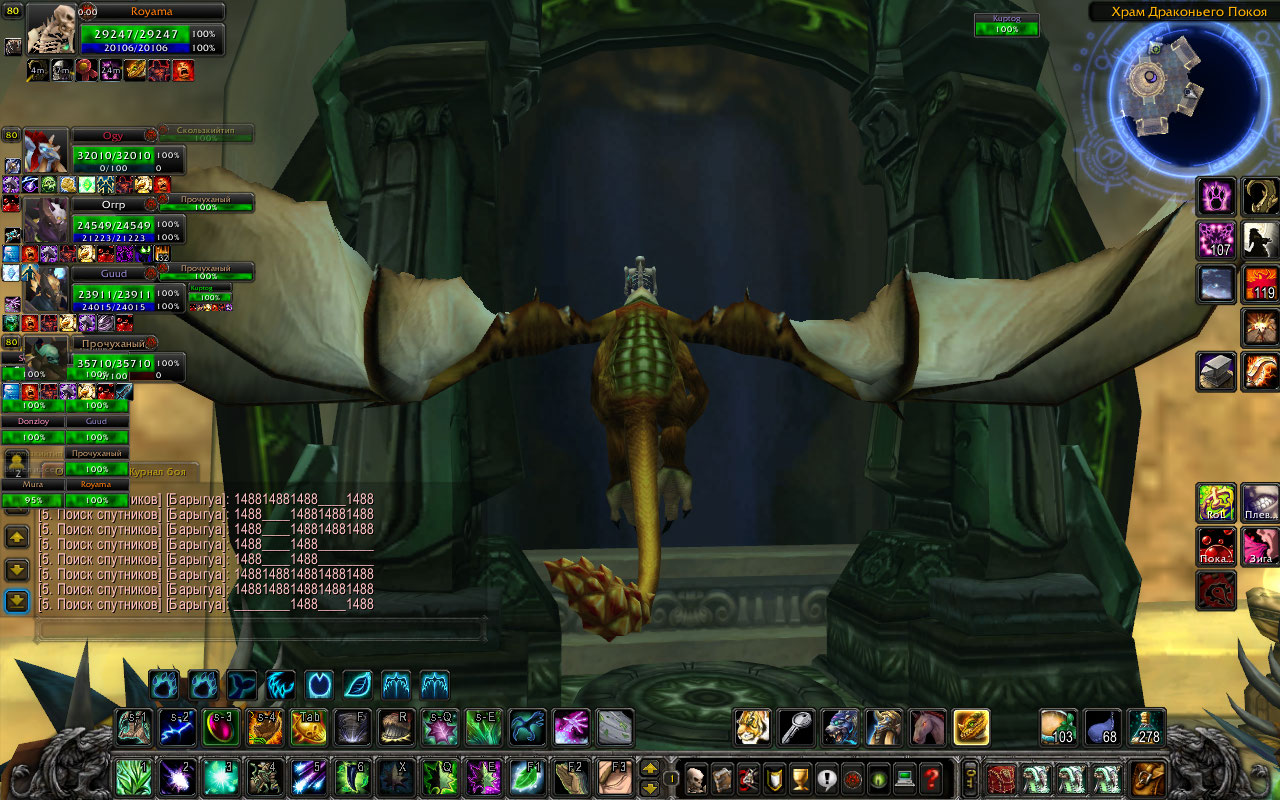Open the achievements golden goblet button
This screenshot has width=1280, height=800.
[800, 778]
